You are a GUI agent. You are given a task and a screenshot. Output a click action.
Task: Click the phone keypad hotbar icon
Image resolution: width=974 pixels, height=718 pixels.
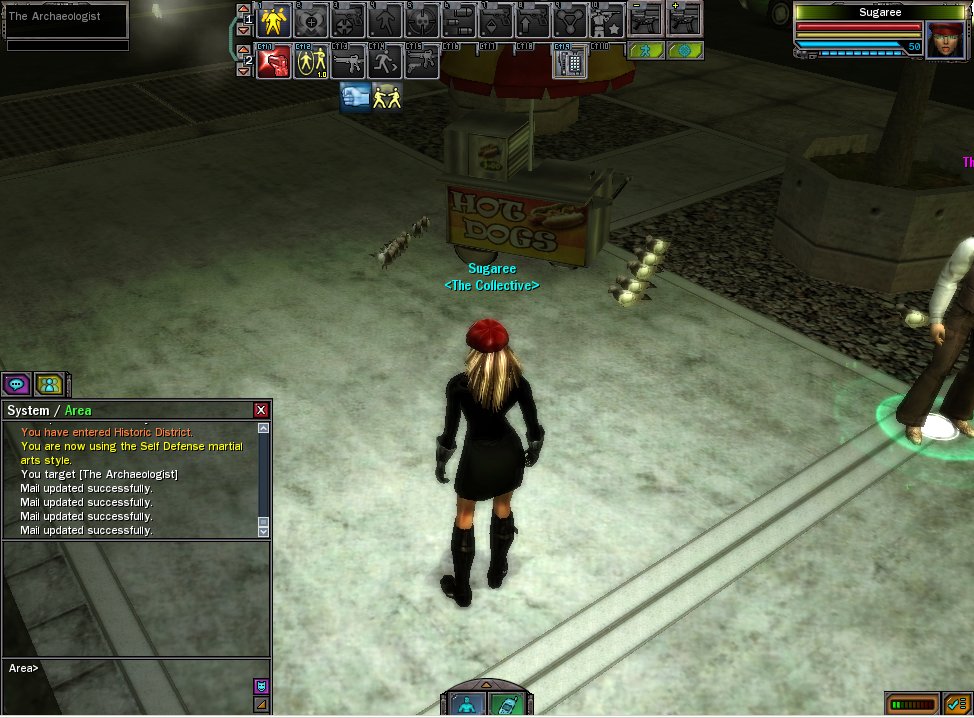click(x=570, y=62)
